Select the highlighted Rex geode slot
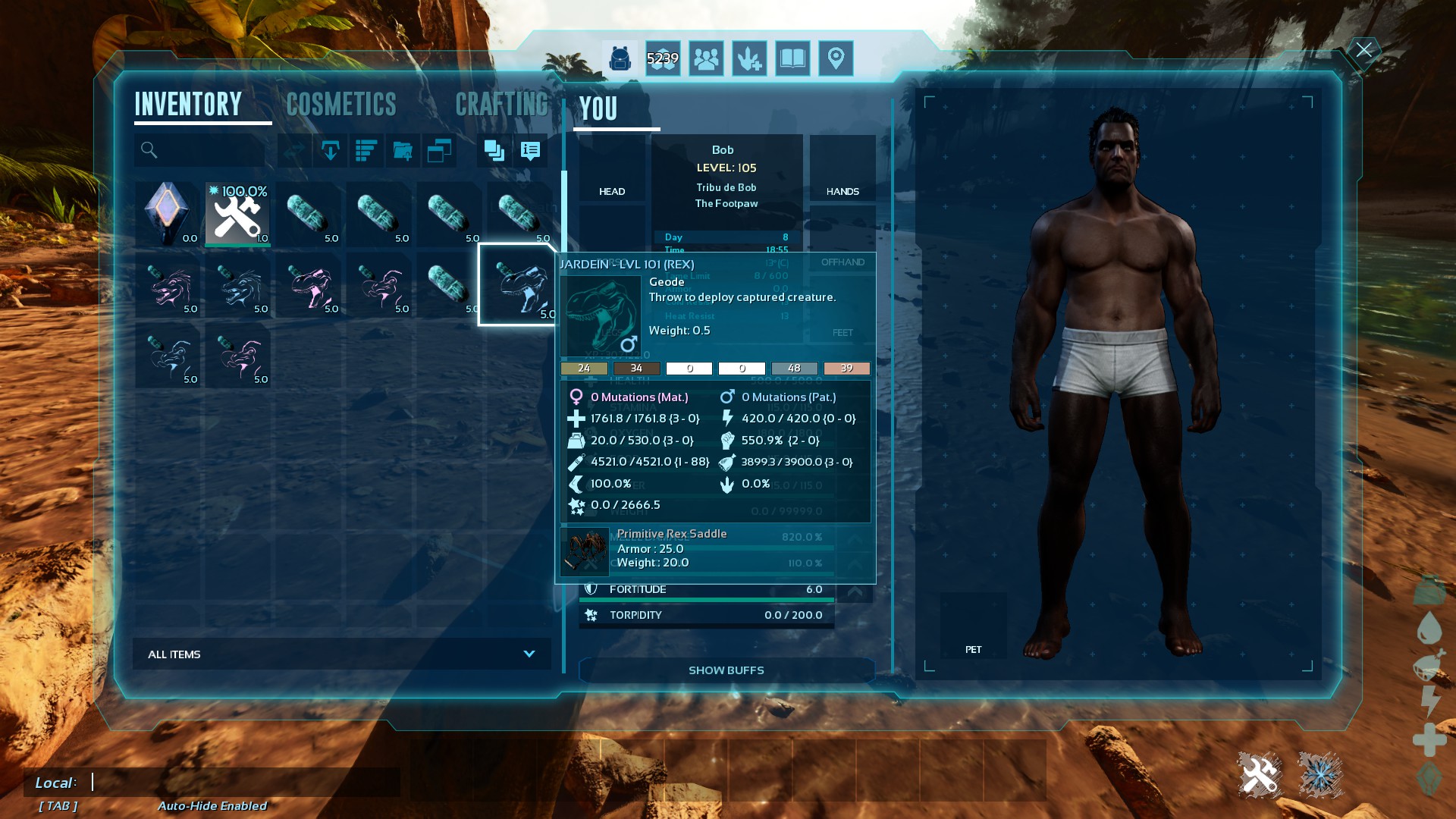This screenshot has width=1456, height=819. tap(519, 285)
